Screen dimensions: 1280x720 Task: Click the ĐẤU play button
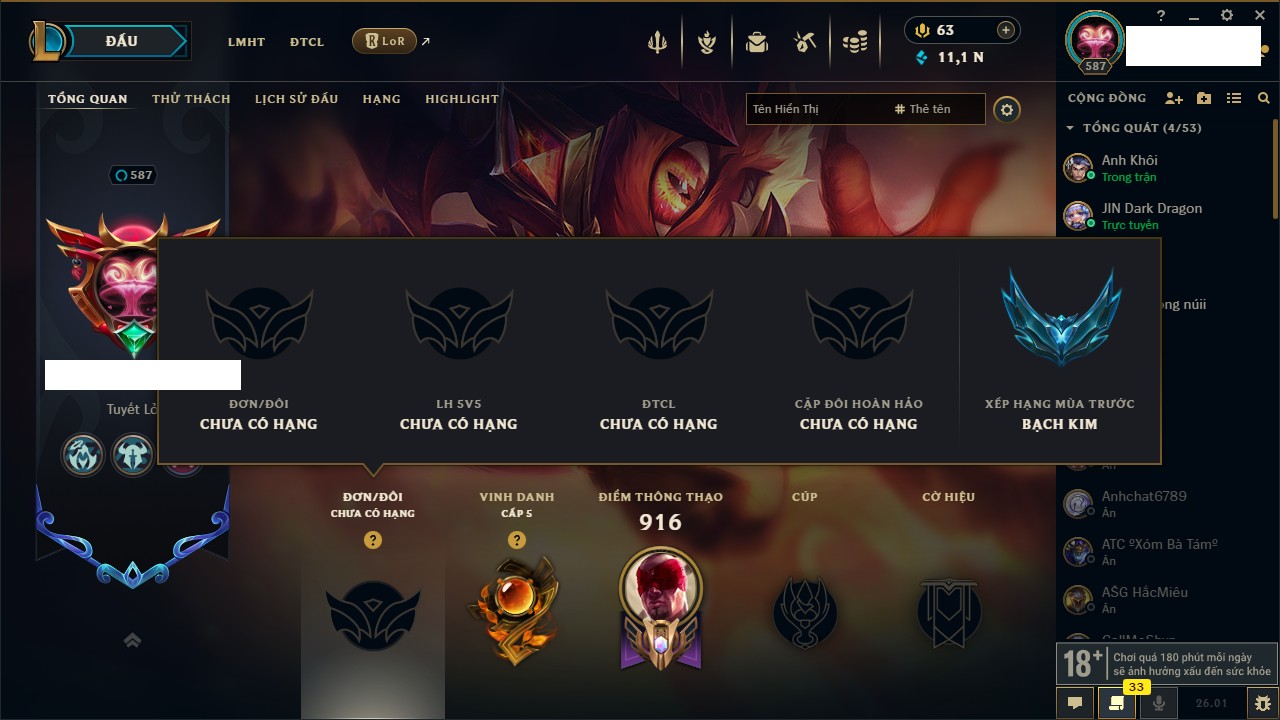click(121, 41)
